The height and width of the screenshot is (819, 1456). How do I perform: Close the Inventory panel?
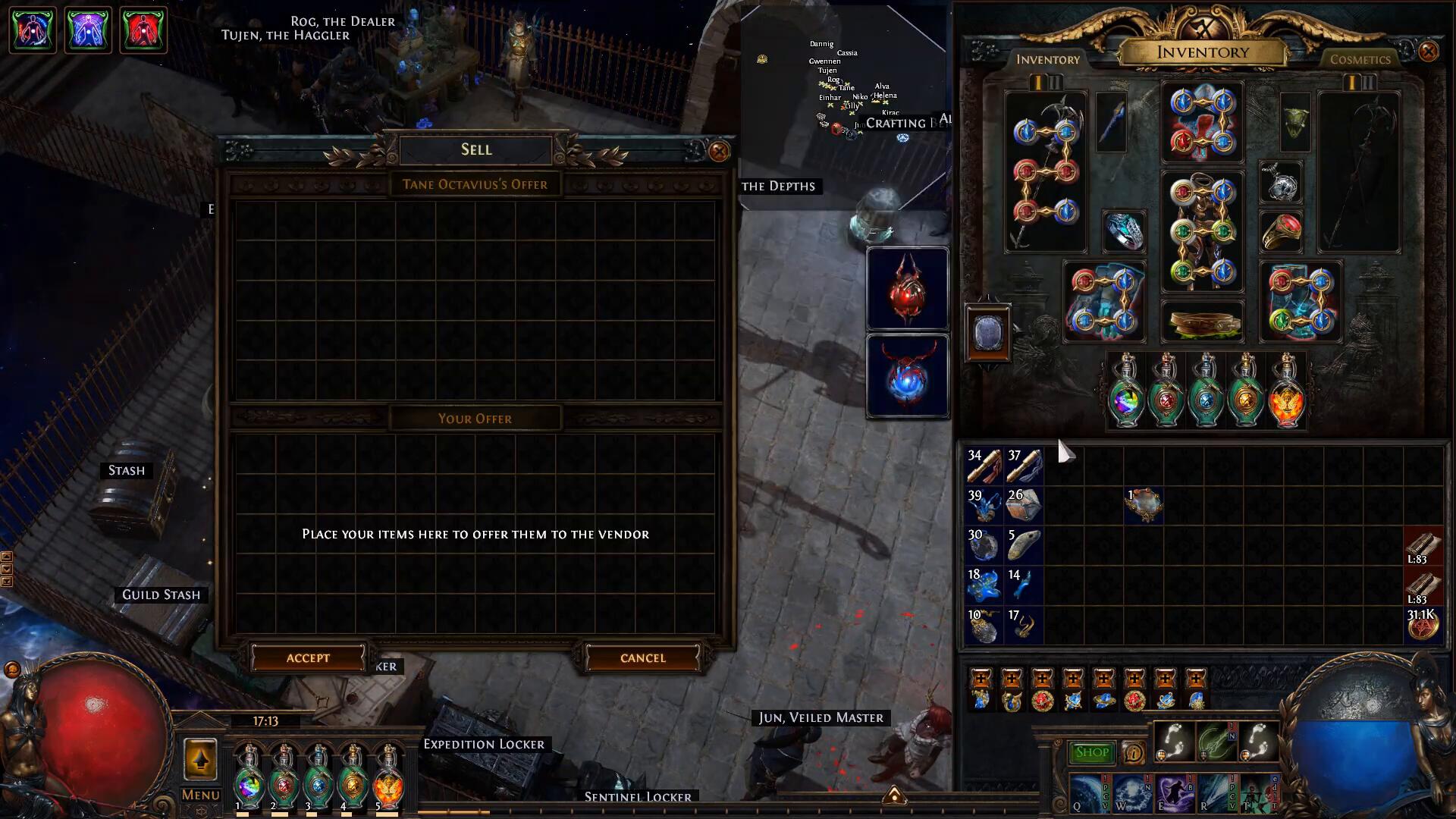(1428, 52)
